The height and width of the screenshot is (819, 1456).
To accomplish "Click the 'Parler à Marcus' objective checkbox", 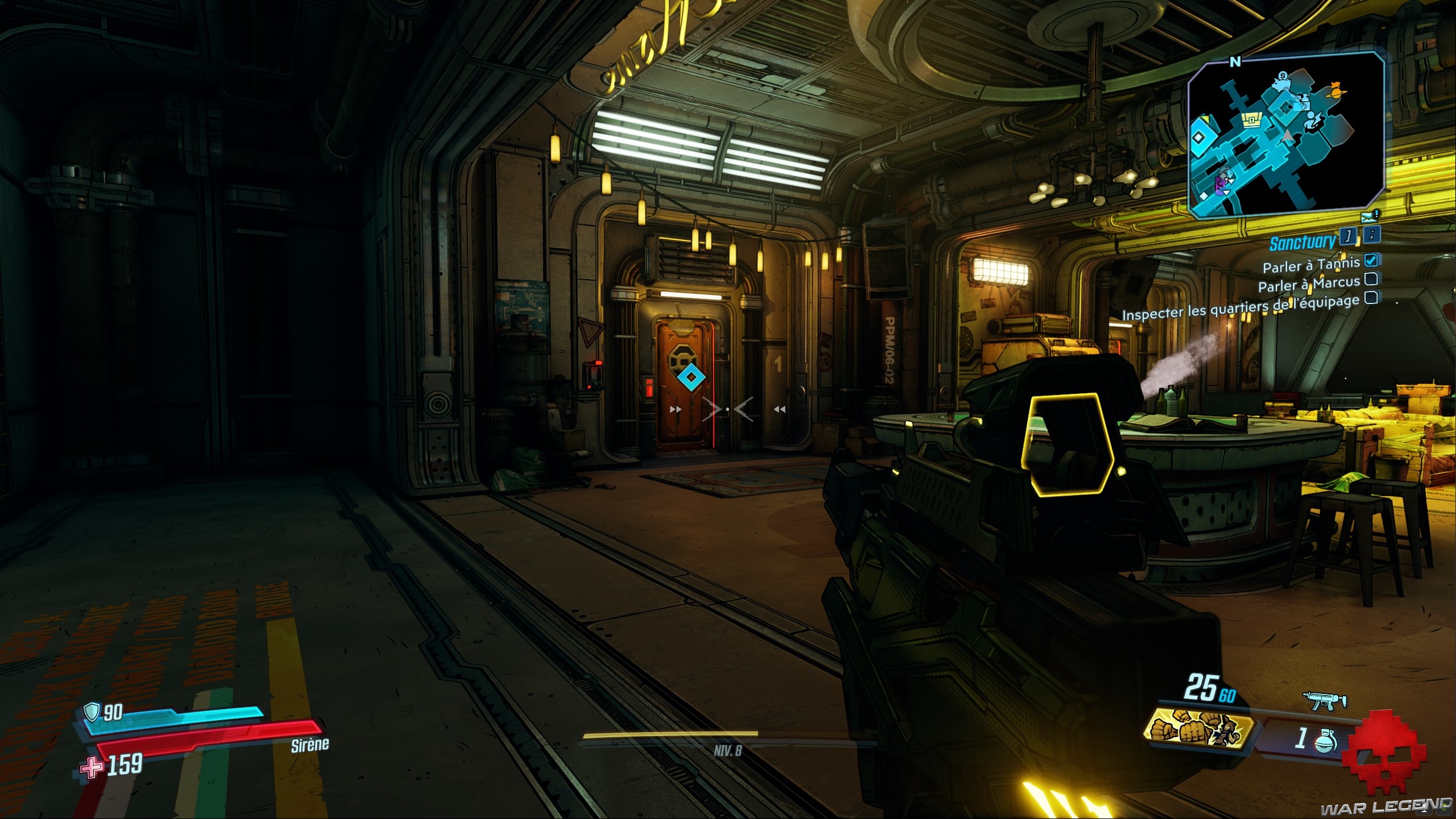I will [1371, 278].
